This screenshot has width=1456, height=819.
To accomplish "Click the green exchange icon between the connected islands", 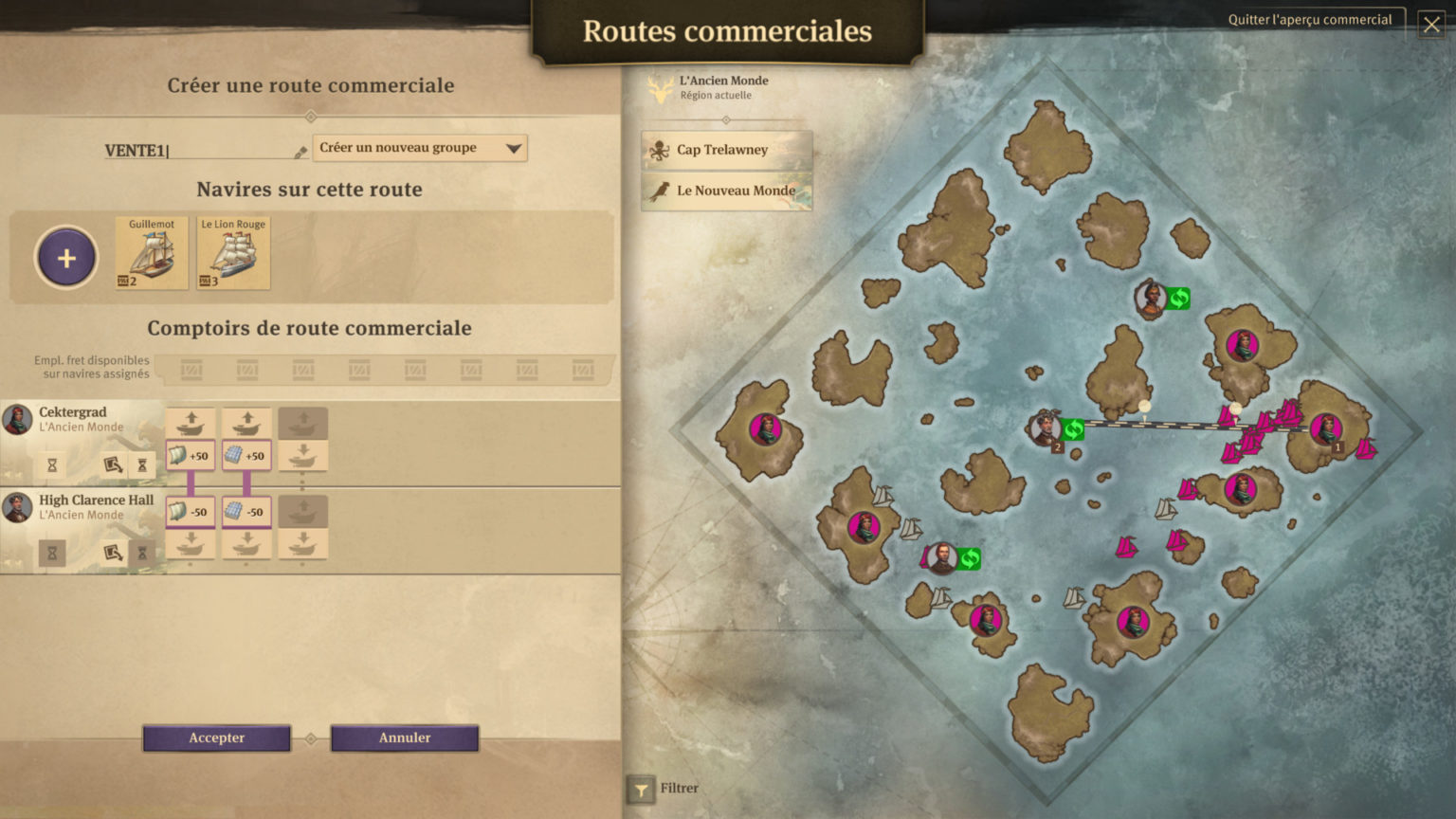I will pos(1072,429).
